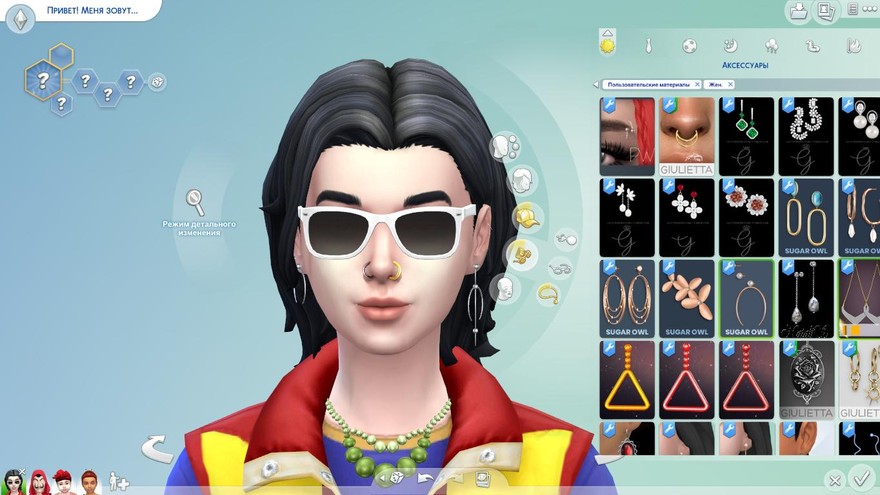Pick the Sugar Owl flower-petal earrings thumbnail
880x495 pixels.
[x=687, y=298]
